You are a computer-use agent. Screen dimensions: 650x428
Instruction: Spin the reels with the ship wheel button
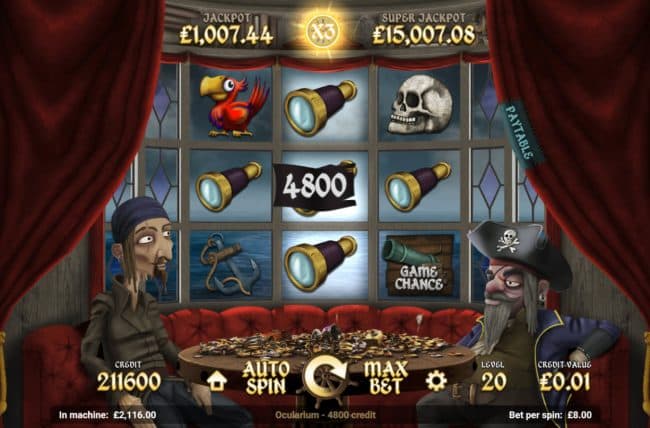pyautogui.click(x=324, y=378)
